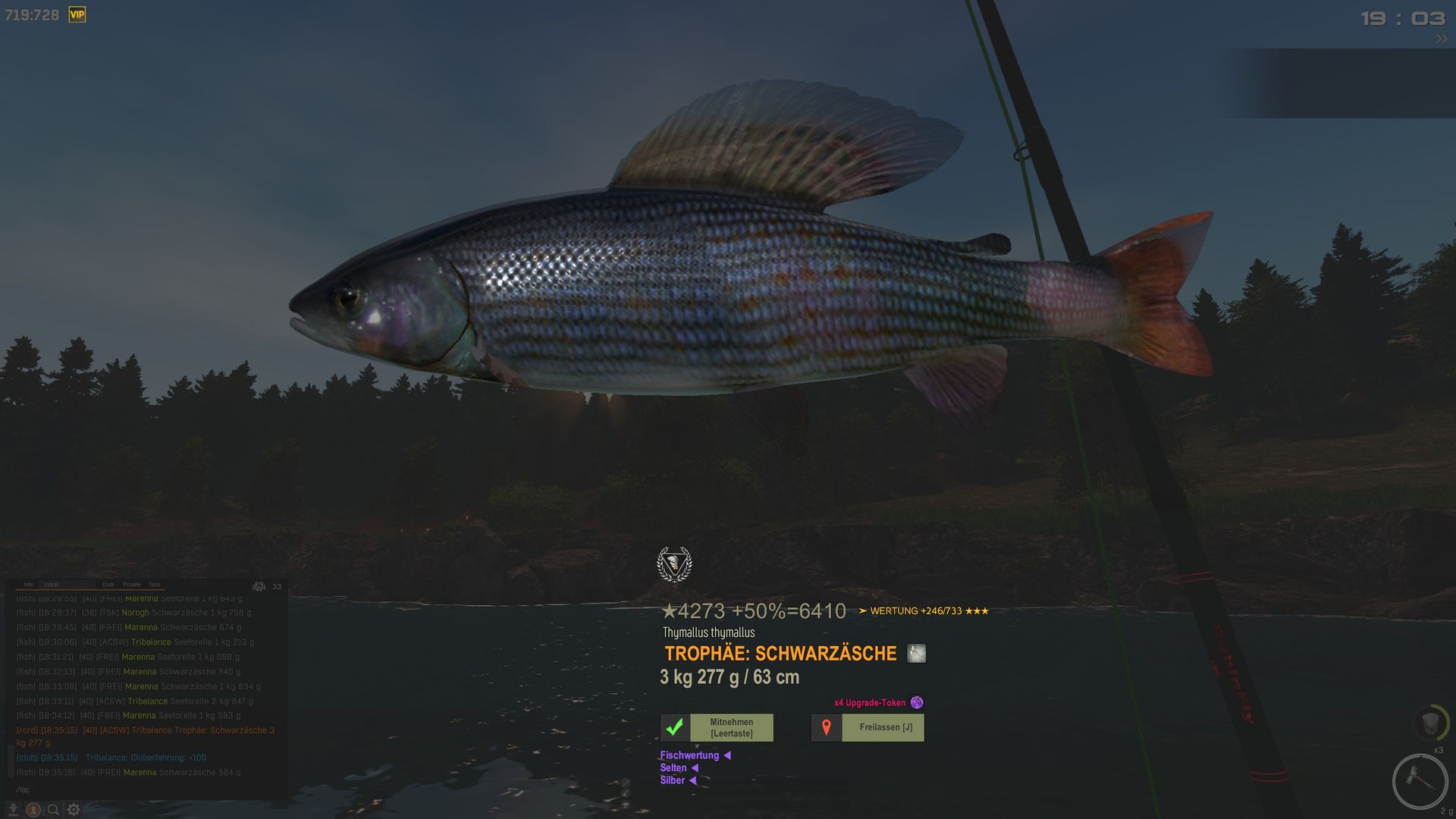Open the Private chat tab
This screenshot has width=1456, height=819.
tap(131, 585)
